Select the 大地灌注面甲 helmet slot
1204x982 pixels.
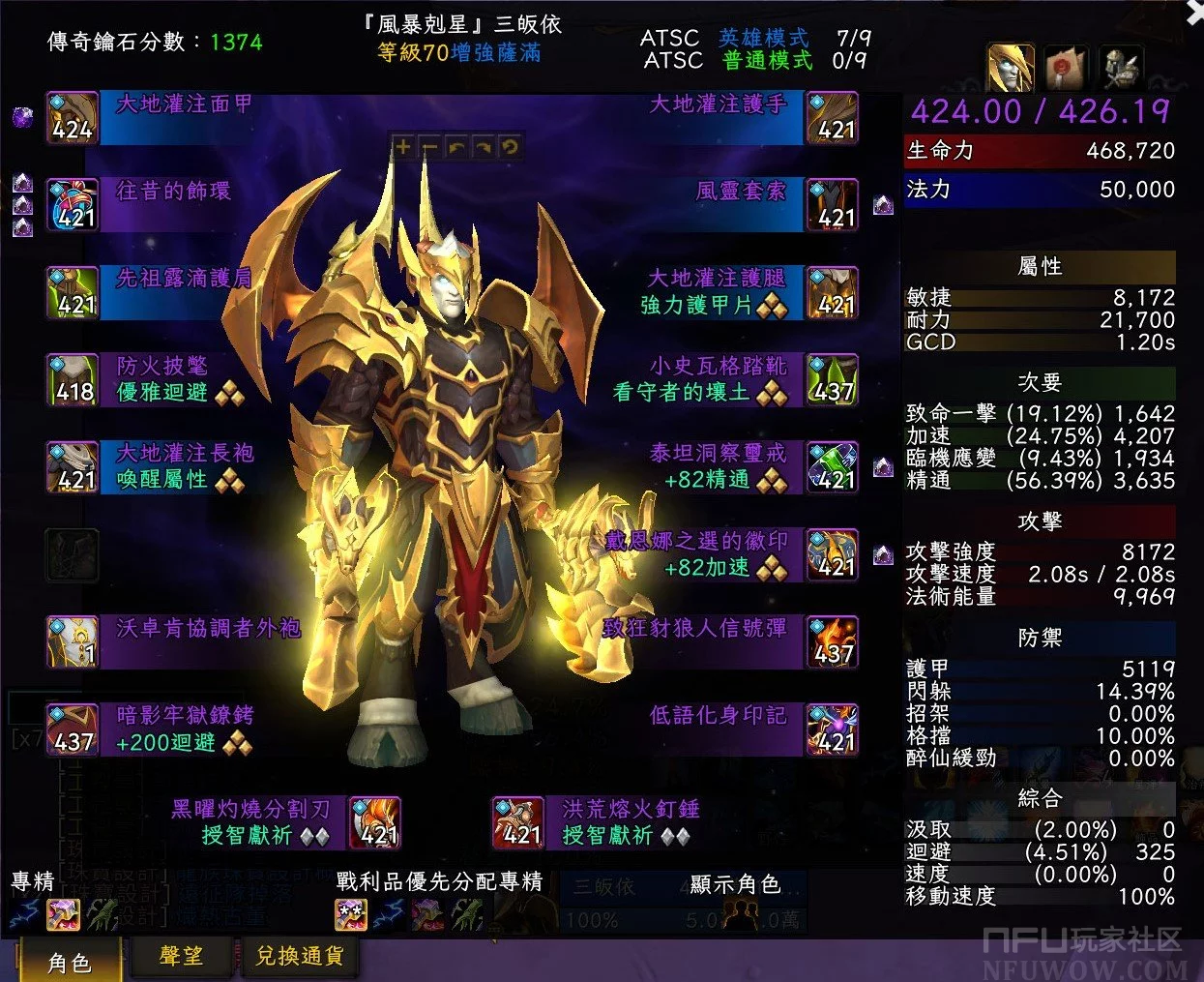point(73,119)
